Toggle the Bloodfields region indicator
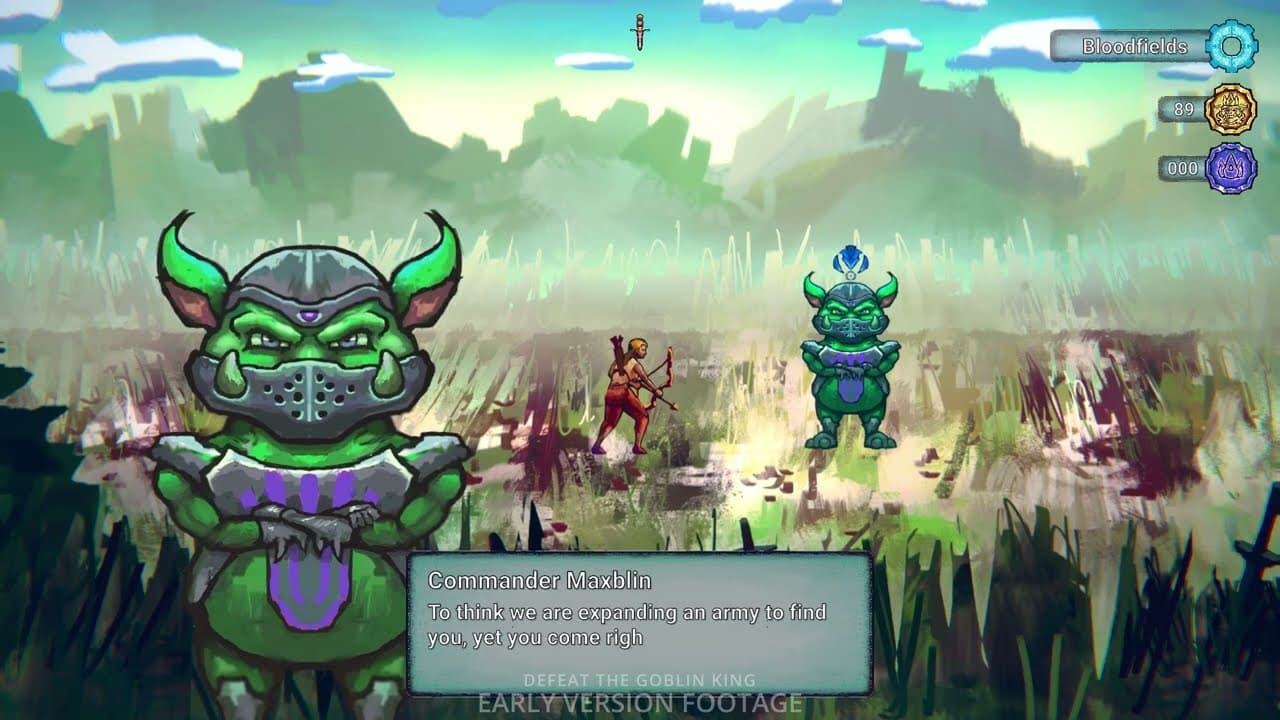1280x720 pixels. (x=1135, y=46)
